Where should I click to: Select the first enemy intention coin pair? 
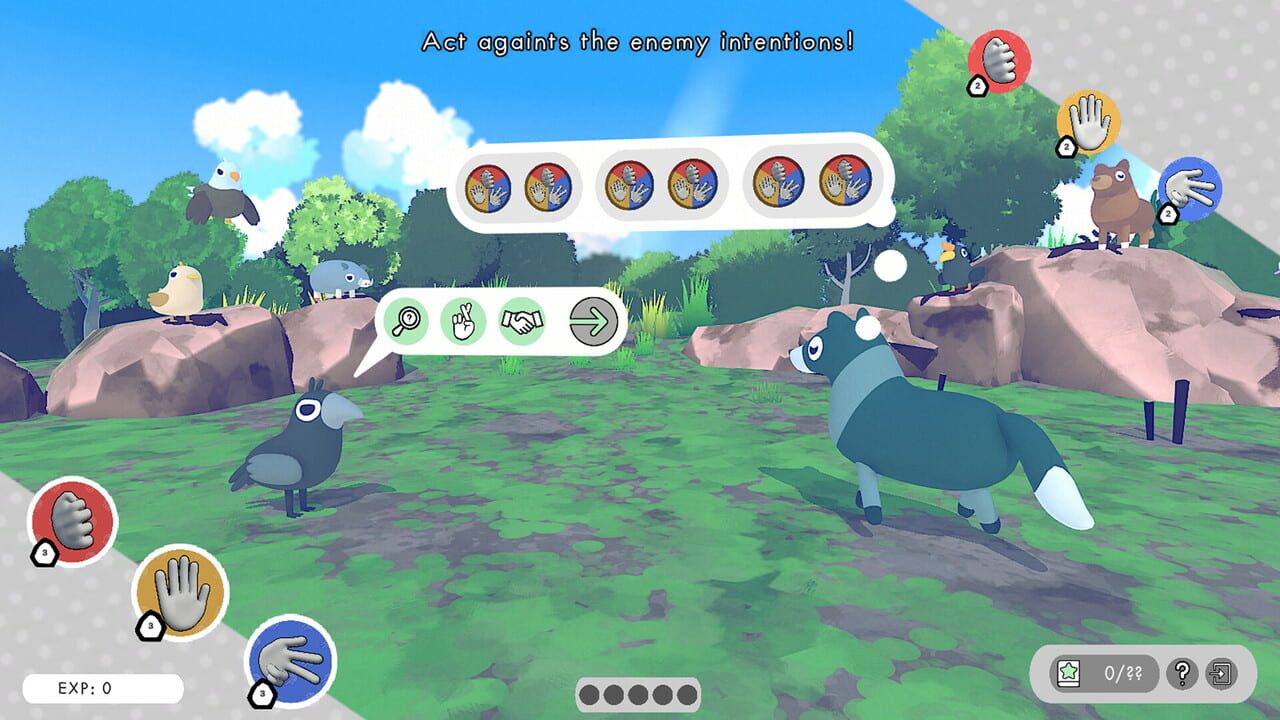(520, 186)
